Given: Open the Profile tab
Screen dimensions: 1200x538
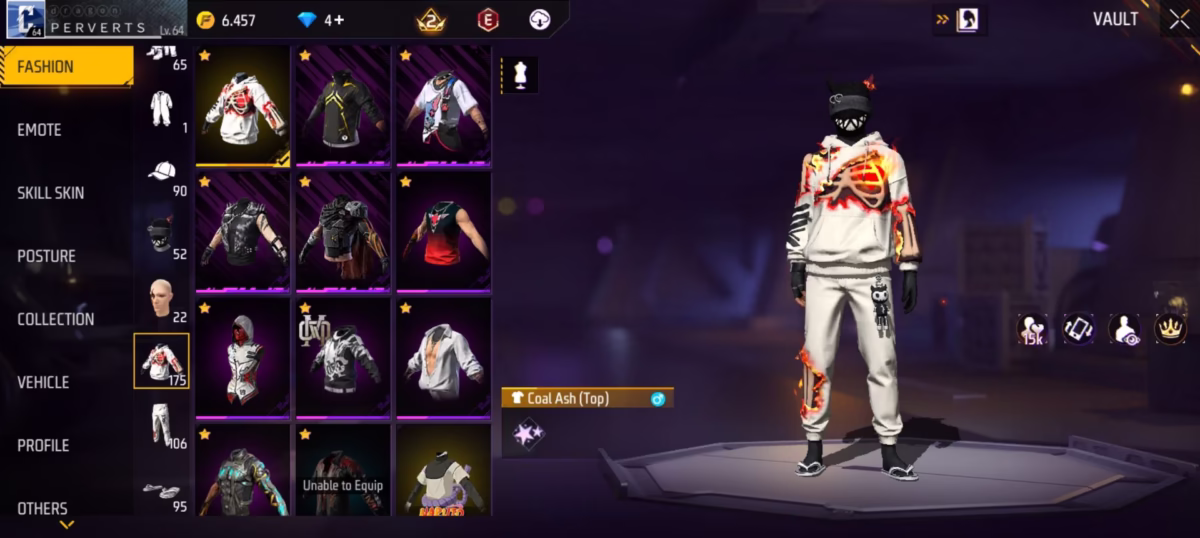Looking at the screenshot, I should tap(43, 445).
